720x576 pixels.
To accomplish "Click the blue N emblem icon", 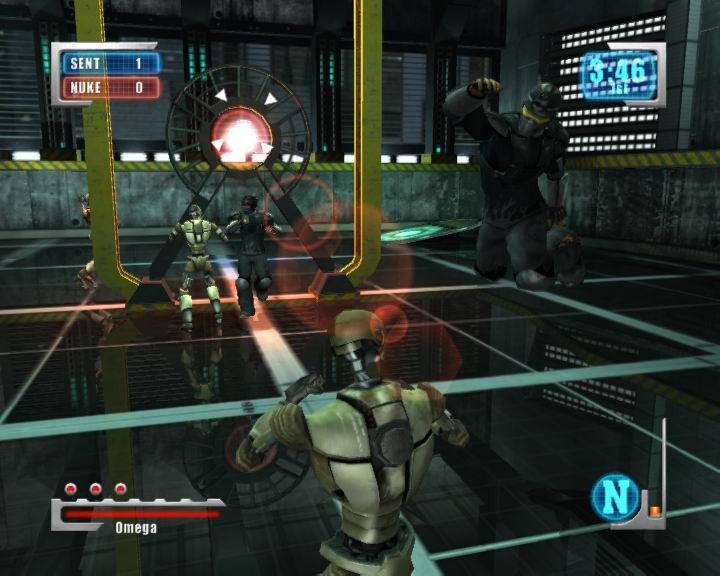I will click(614, 498).
